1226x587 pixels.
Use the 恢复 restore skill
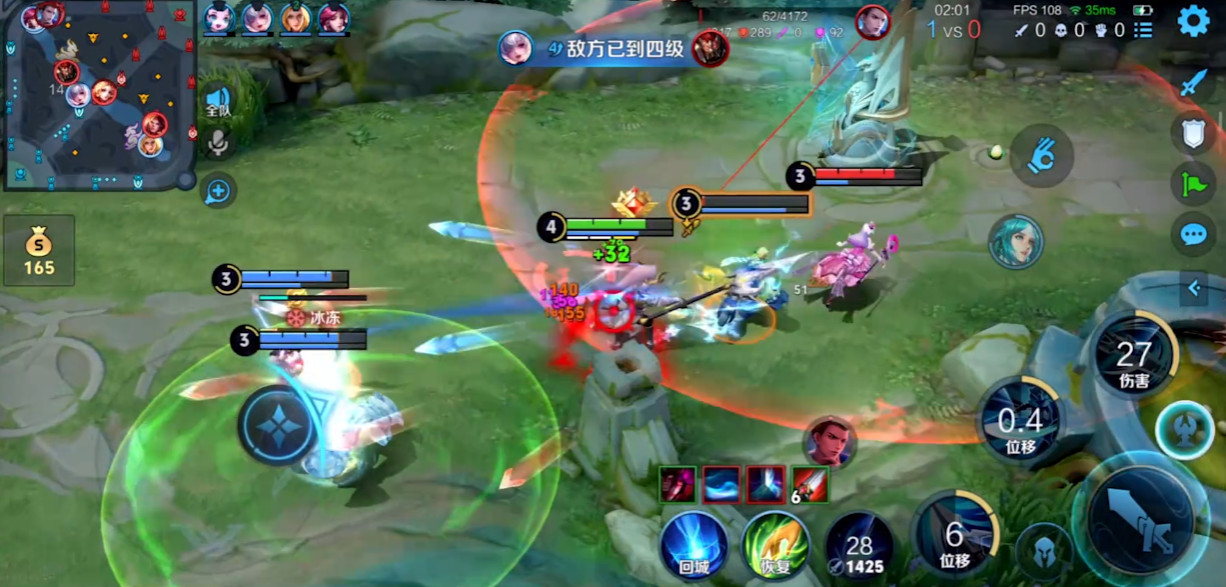click(x=776, y=545)
